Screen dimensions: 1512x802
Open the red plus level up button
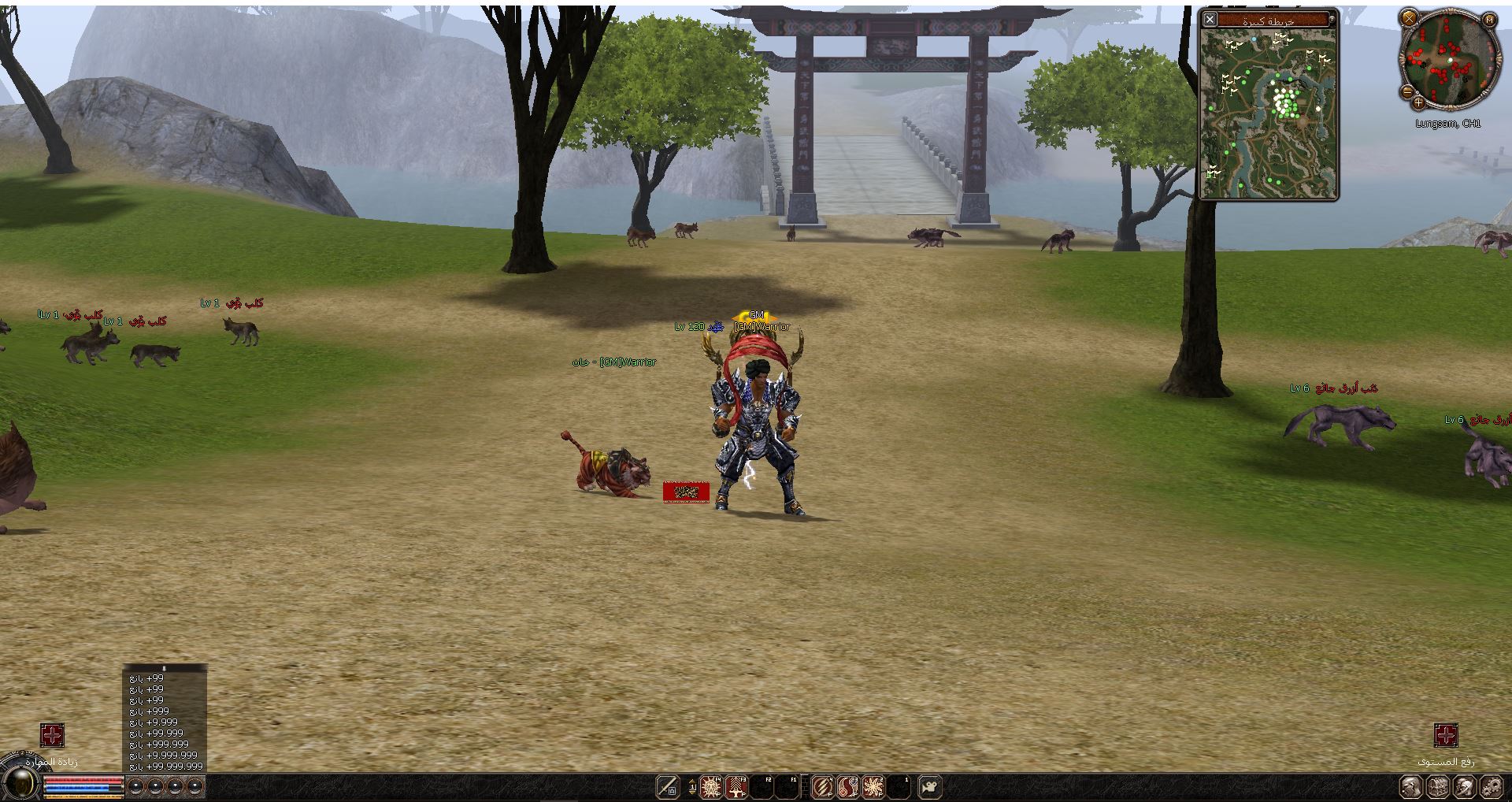click(x=1446, y=736)
